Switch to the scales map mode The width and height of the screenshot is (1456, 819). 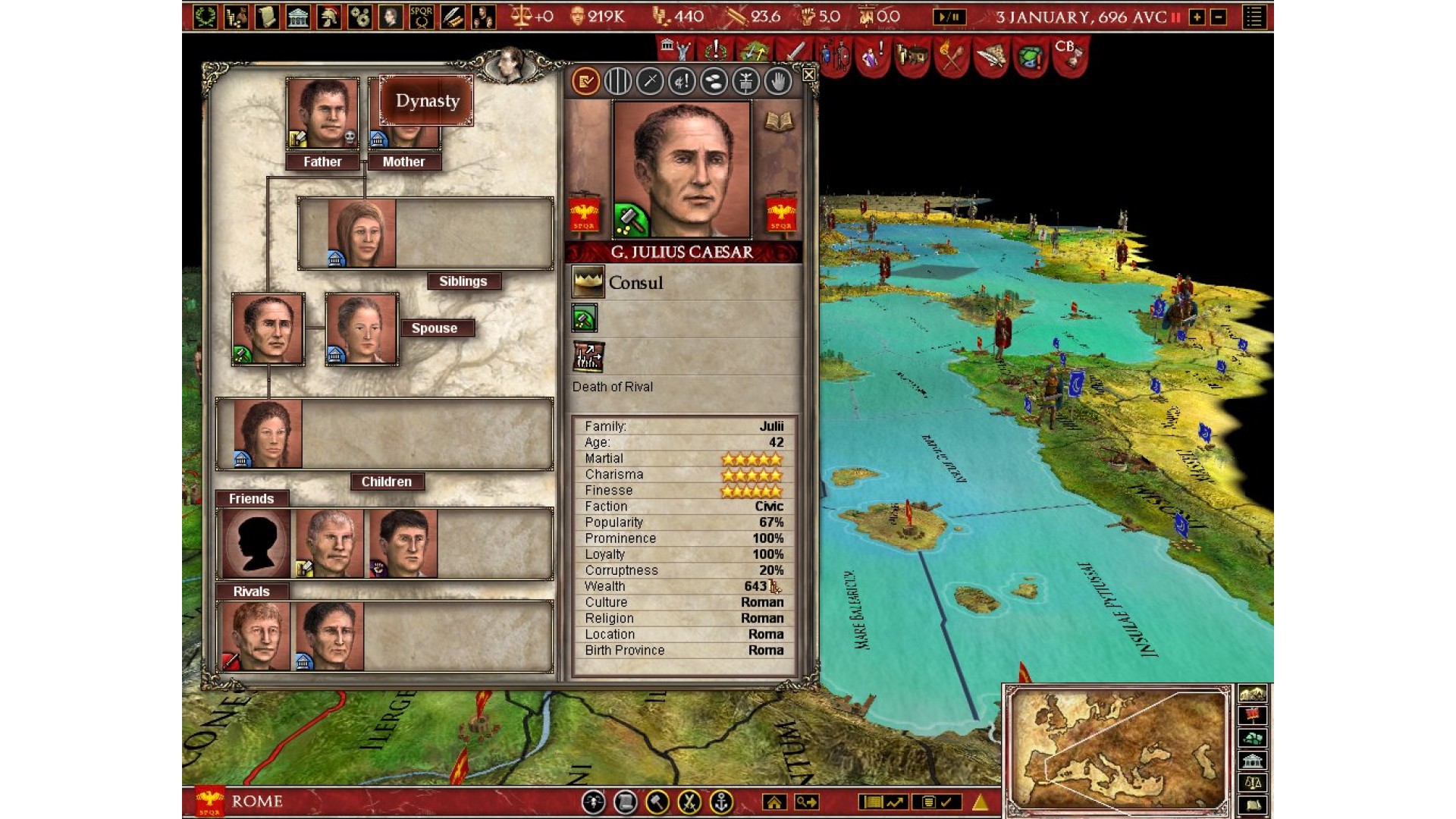(x=1252, y=783)
